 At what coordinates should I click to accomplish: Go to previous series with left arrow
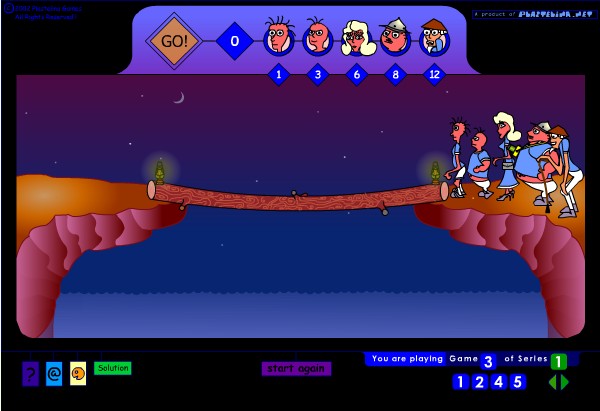pyautogui.click(x=552, y=381)
